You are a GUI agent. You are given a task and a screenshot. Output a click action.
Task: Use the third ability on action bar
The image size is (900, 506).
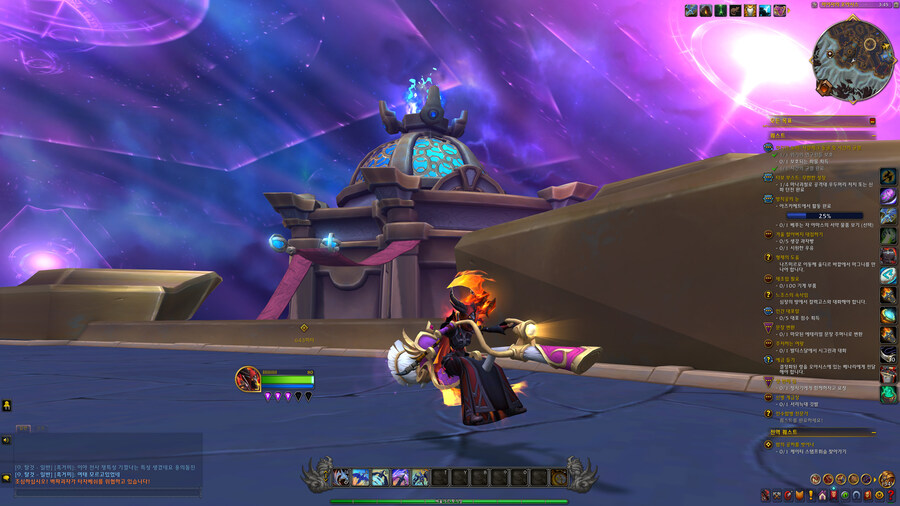point(381,478)
